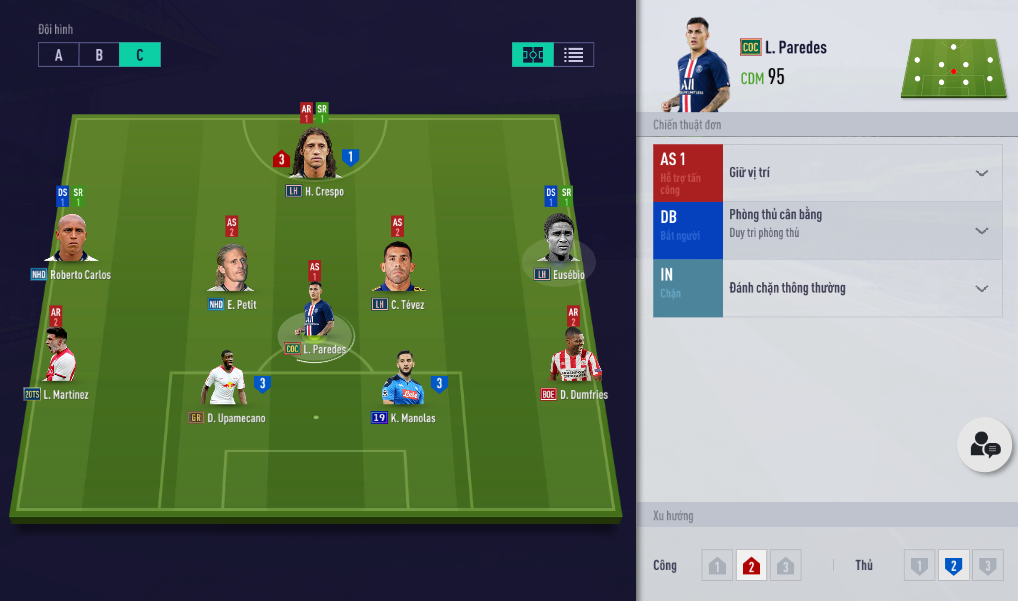
Task: Select L. Martínez at left back
Action: pyautogui.click(x=58, y=358)
